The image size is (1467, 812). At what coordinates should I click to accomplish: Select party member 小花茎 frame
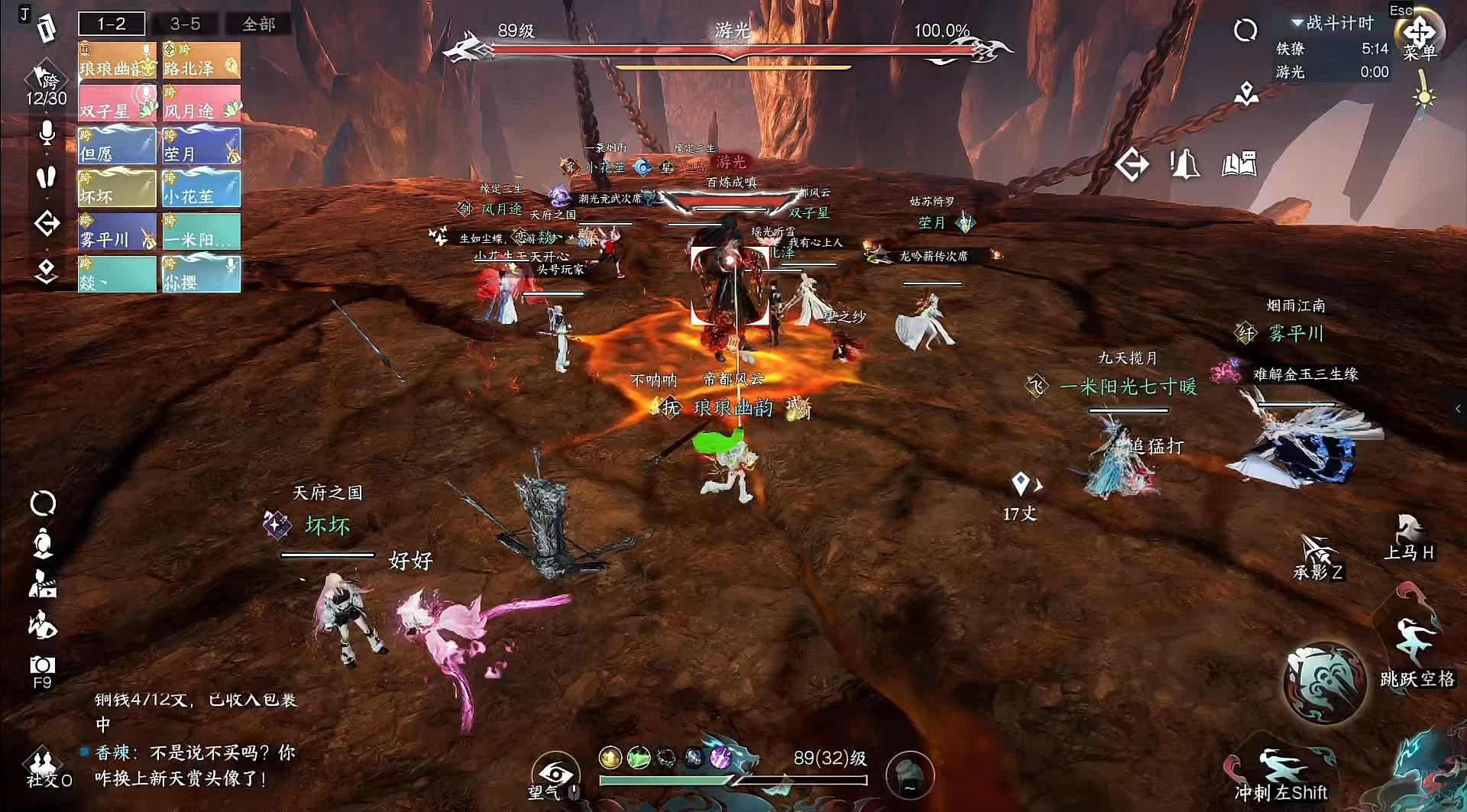[x=202, y=189]
